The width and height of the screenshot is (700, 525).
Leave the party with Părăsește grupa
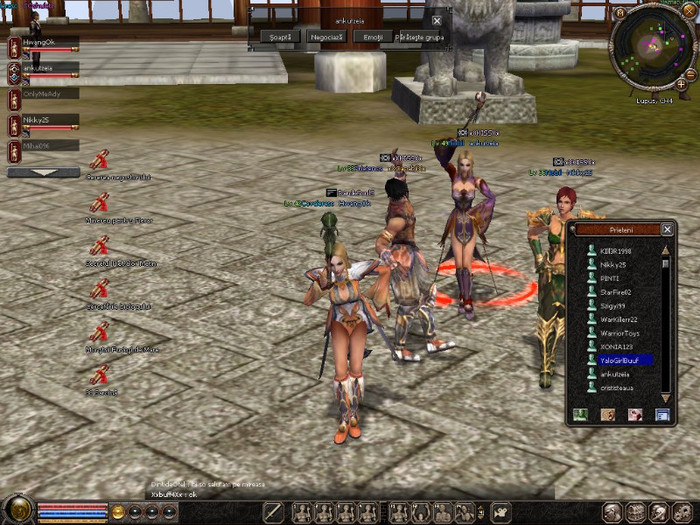tap(419, 37)
